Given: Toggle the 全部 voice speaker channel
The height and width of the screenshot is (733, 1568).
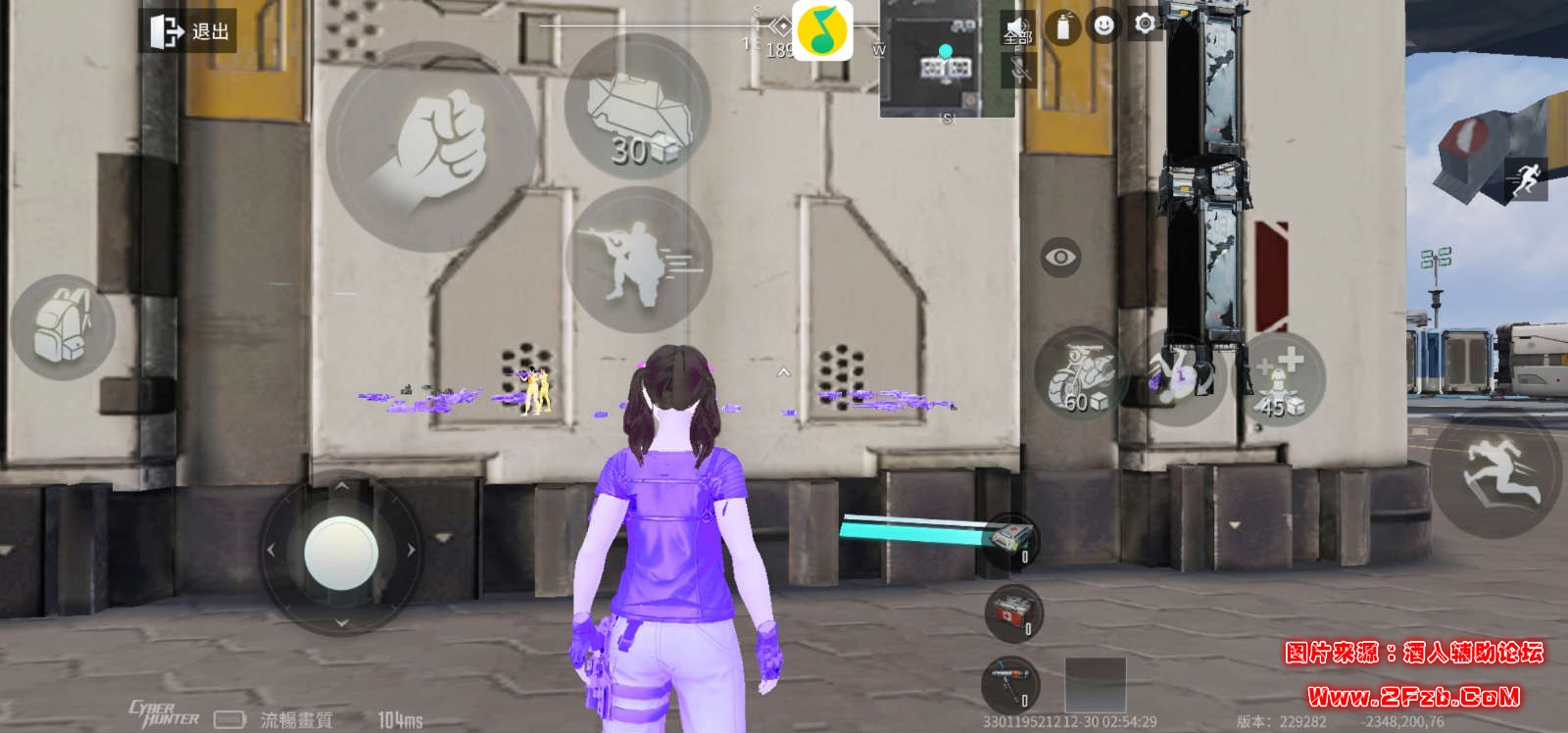Looking at the screenshot, I should pos(1018,28).
